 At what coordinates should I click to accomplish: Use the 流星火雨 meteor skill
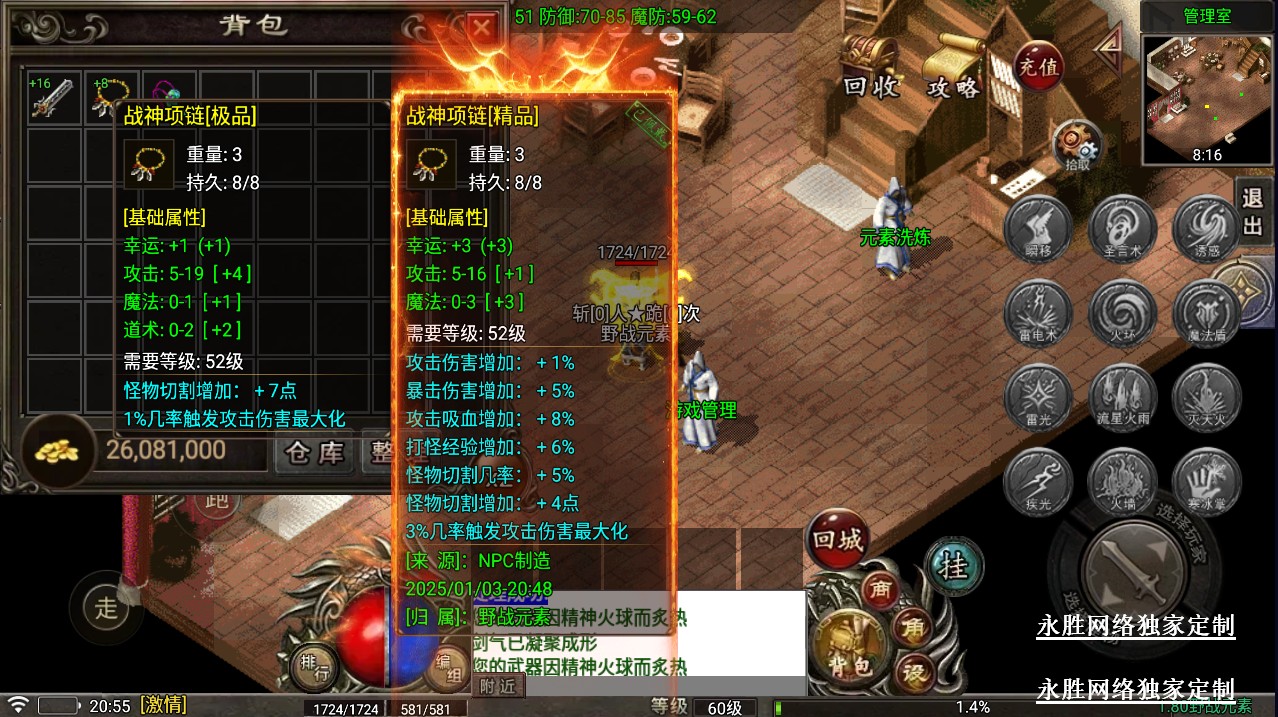pyautogui.click(x=1122, y=397)
